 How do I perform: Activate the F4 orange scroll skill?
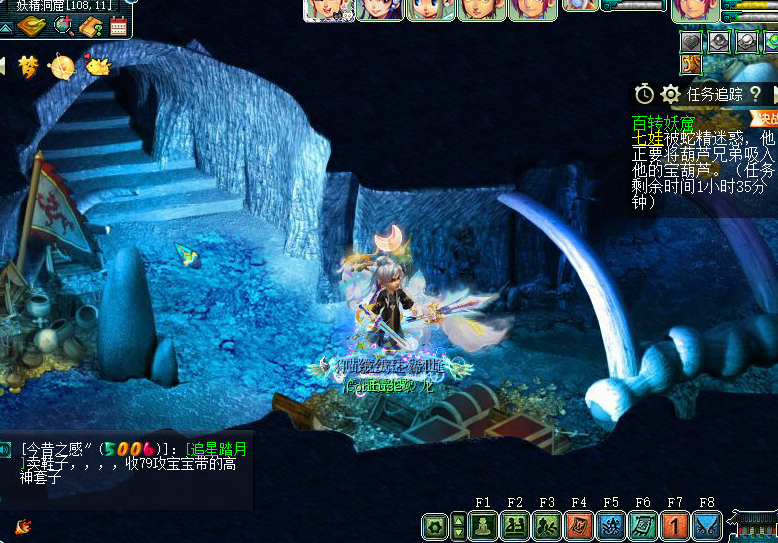tap(580, 526)
